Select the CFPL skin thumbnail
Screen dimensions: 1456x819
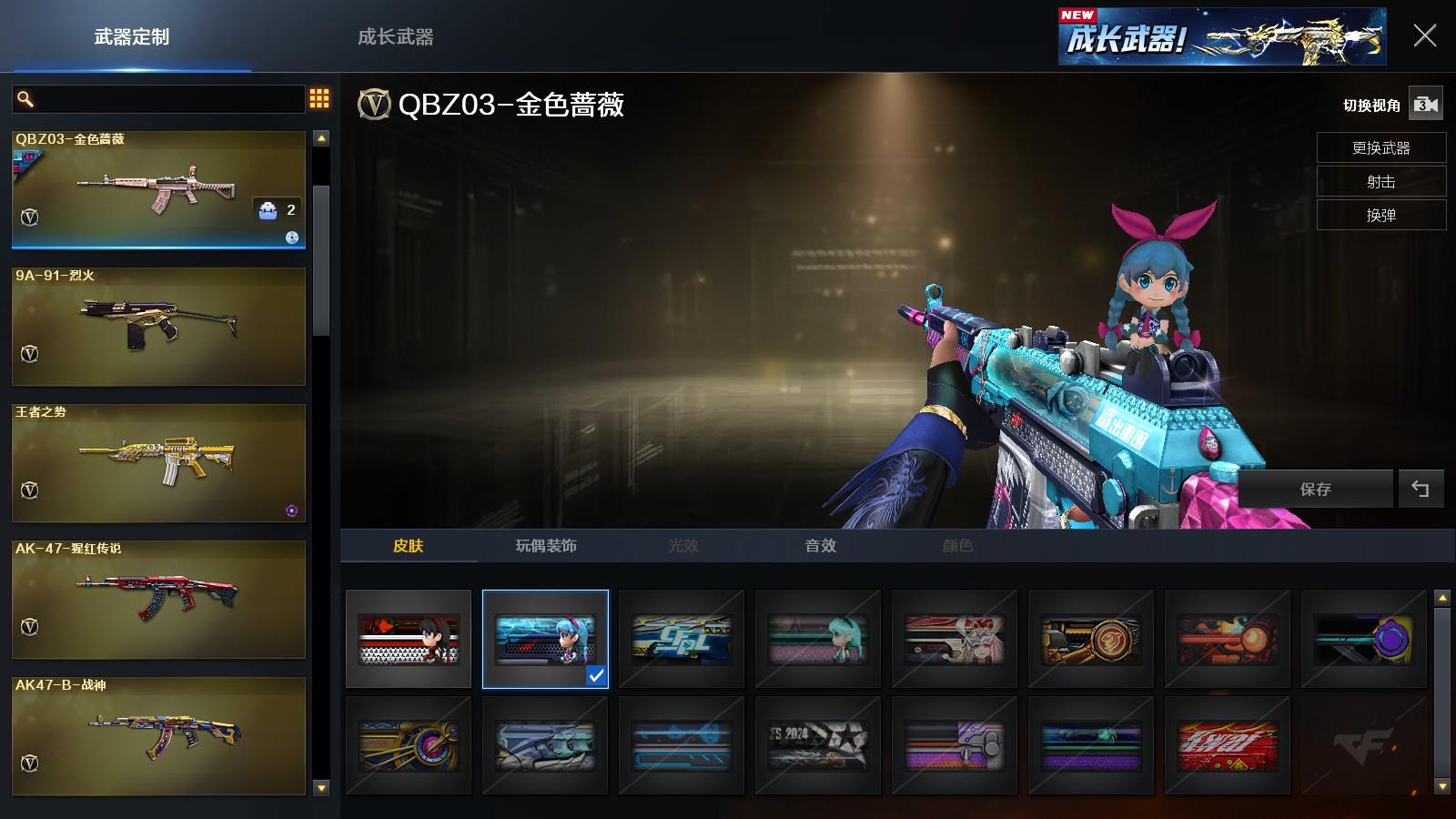pos(682,639)
